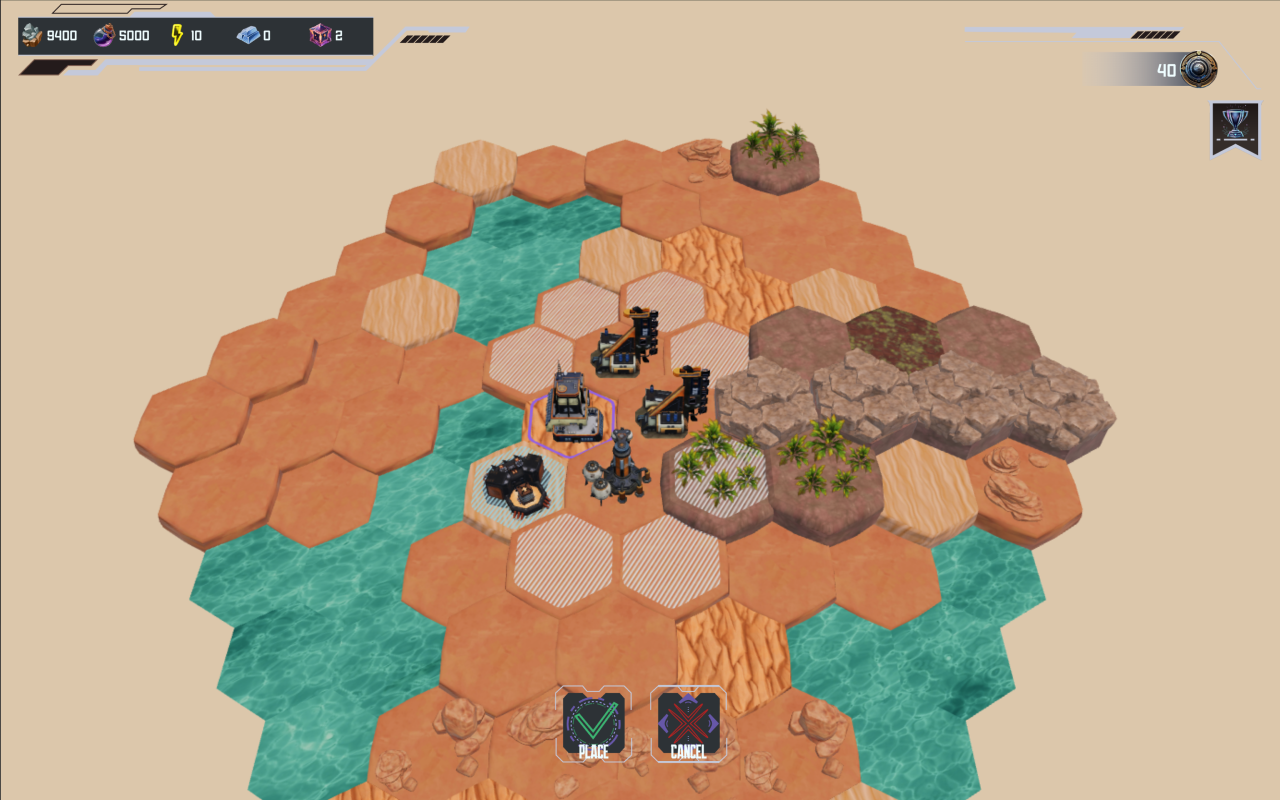
Task: Select the purple-outlined hex tile with the vehicle
Action: 571,410
